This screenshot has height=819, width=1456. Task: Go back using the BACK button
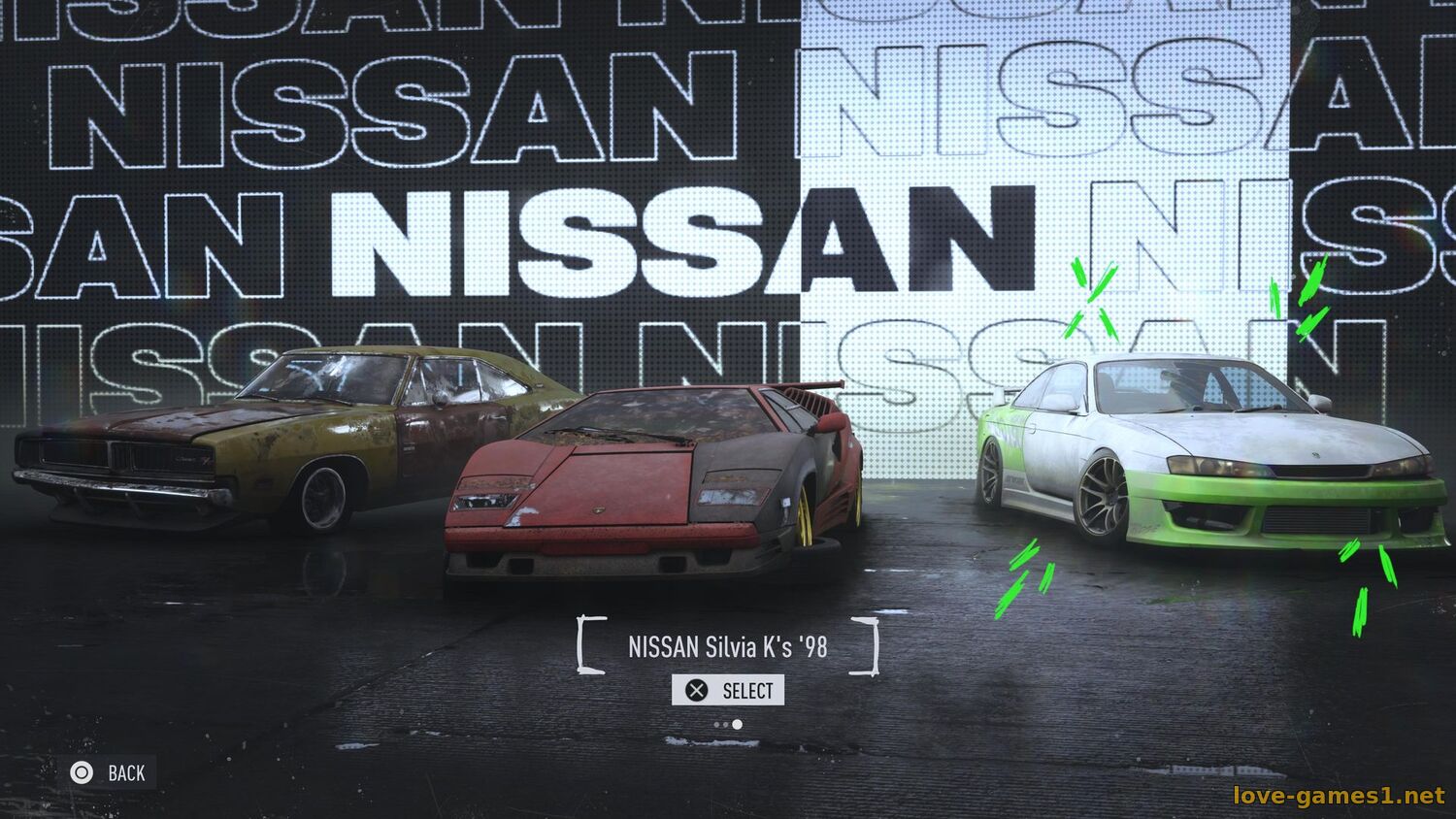pyautogui.click(x=108, y=772)
